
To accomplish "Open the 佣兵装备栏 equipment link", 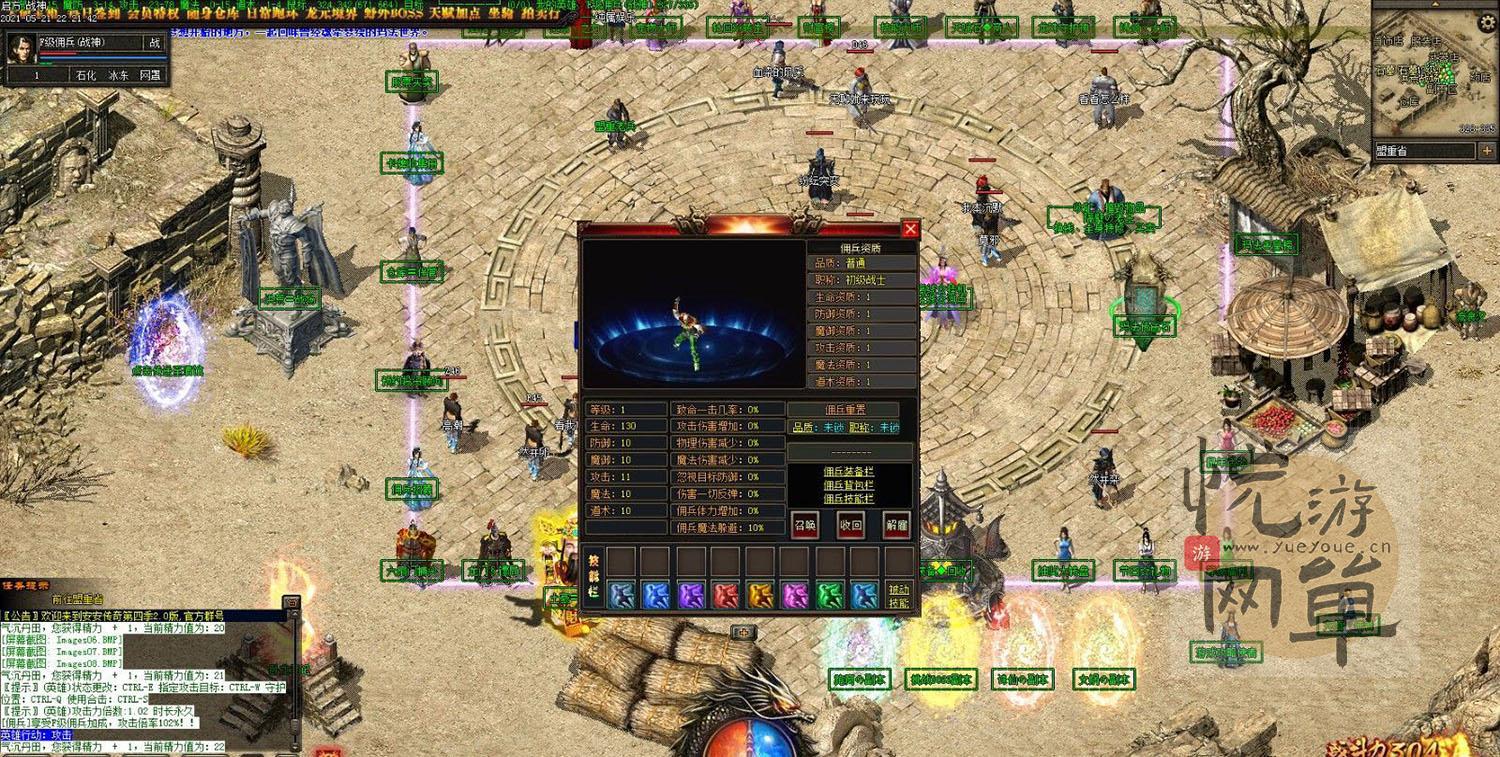I will point(848,471).
